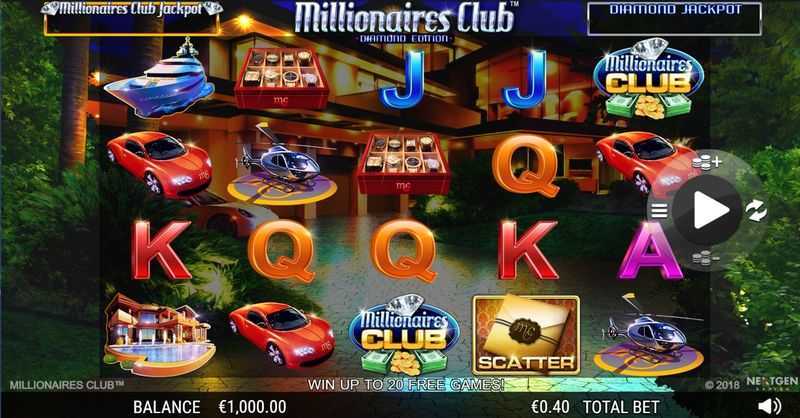Spin the reels with the play button

709,210
